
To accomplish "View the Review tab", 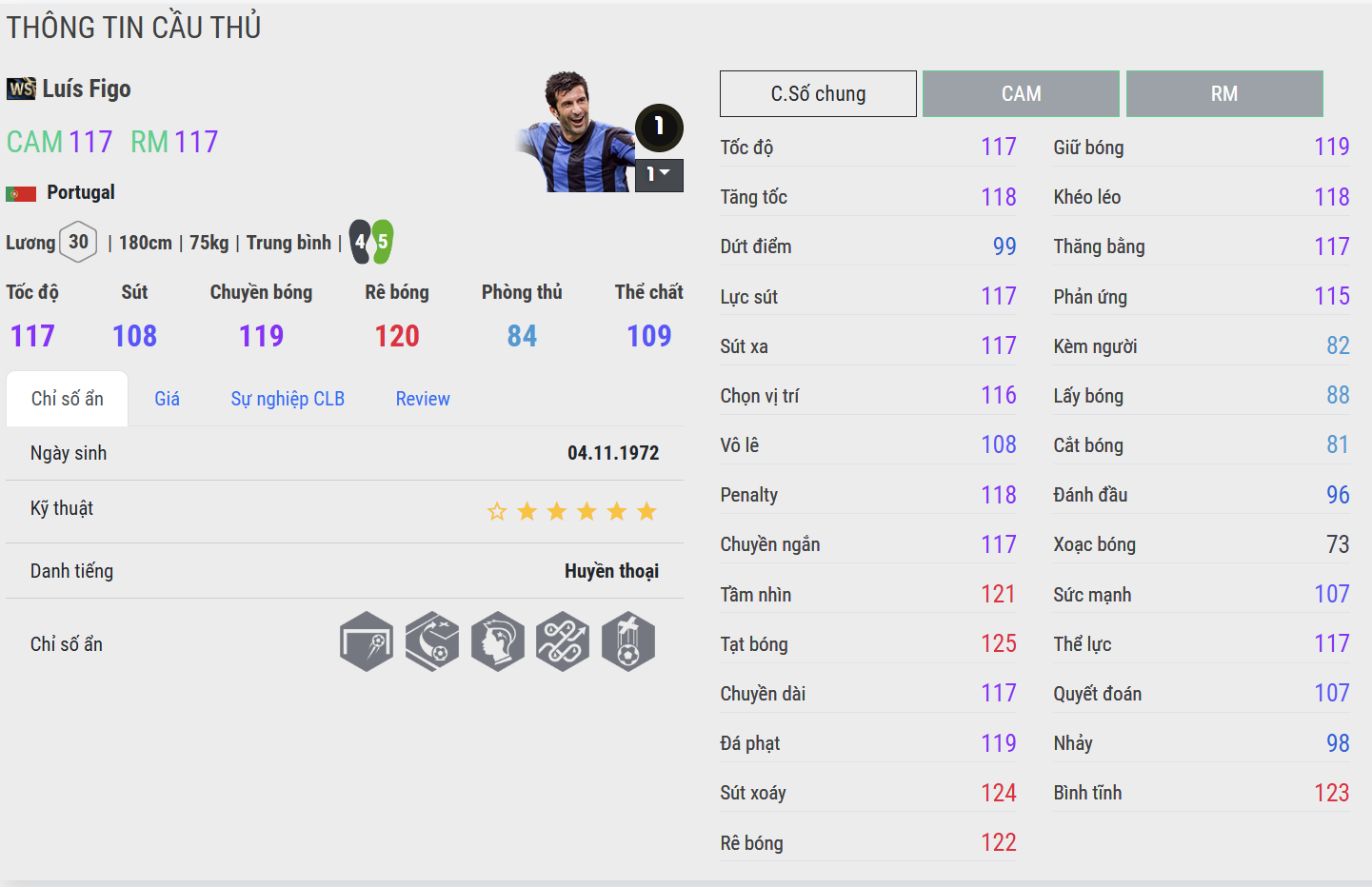I will tap(423, 399).
